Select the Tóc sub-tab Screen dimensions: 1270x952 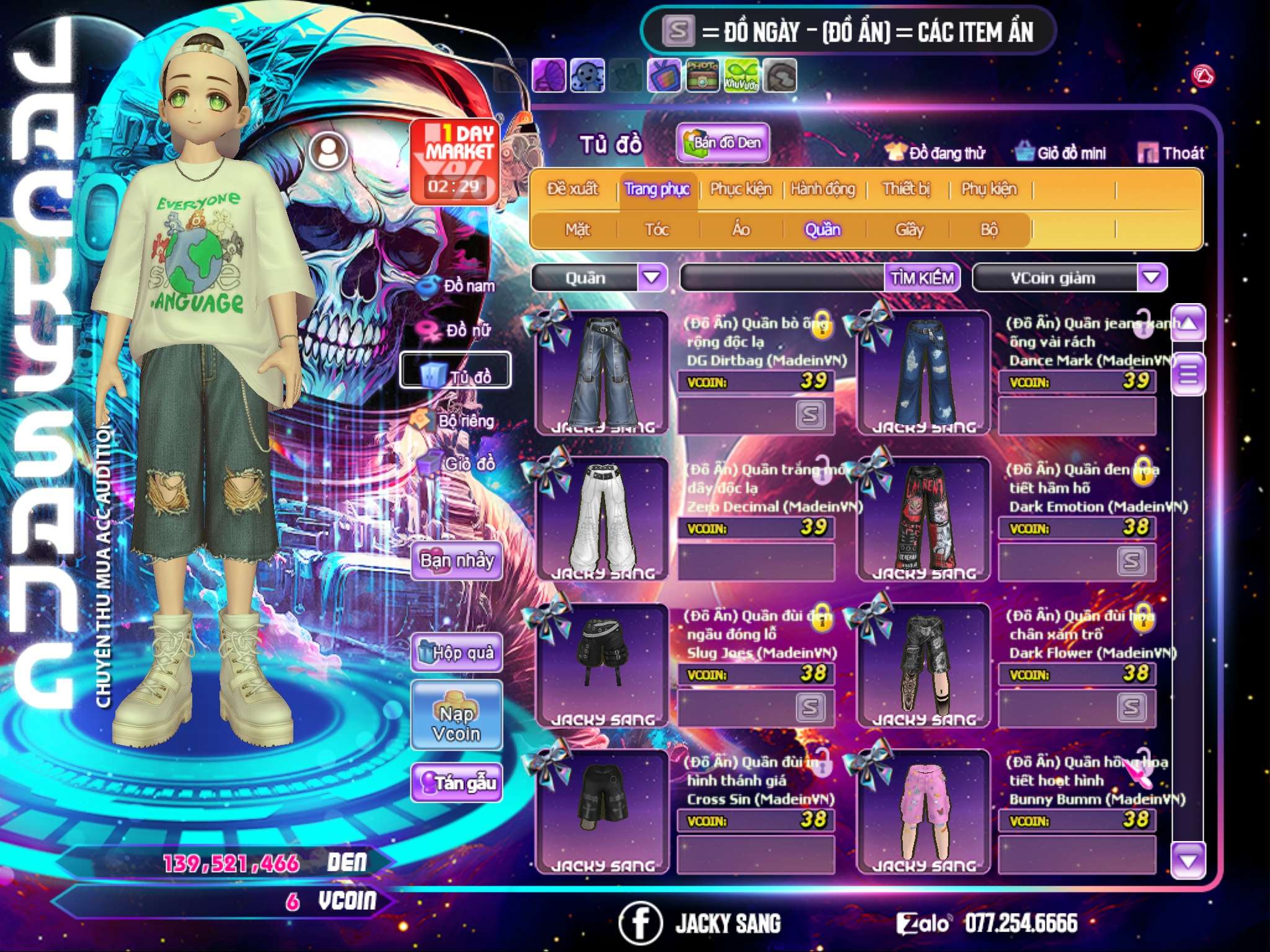click(657, 230)
